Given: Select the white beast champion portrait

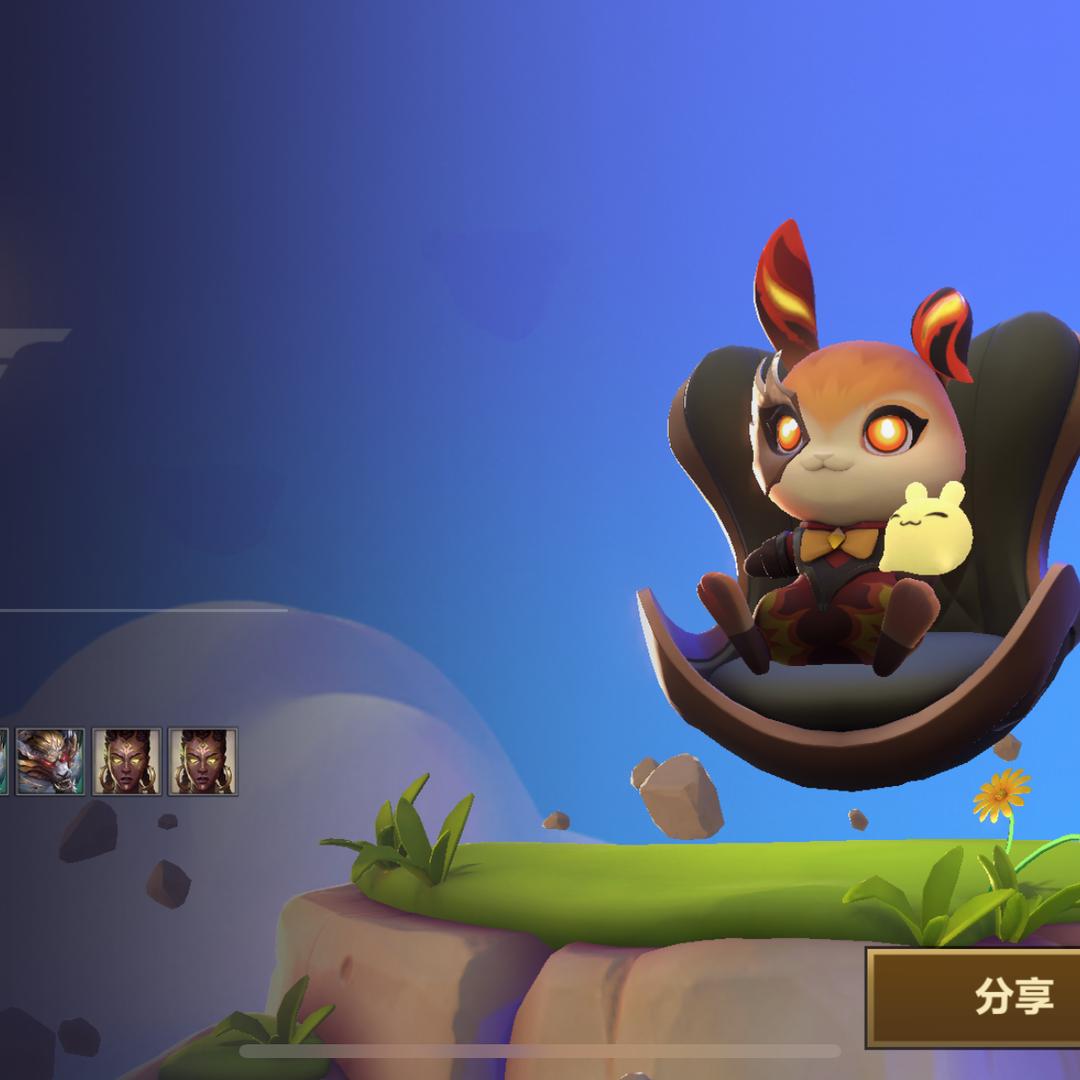Looking at the screenshot, I should tap(50, 762).
